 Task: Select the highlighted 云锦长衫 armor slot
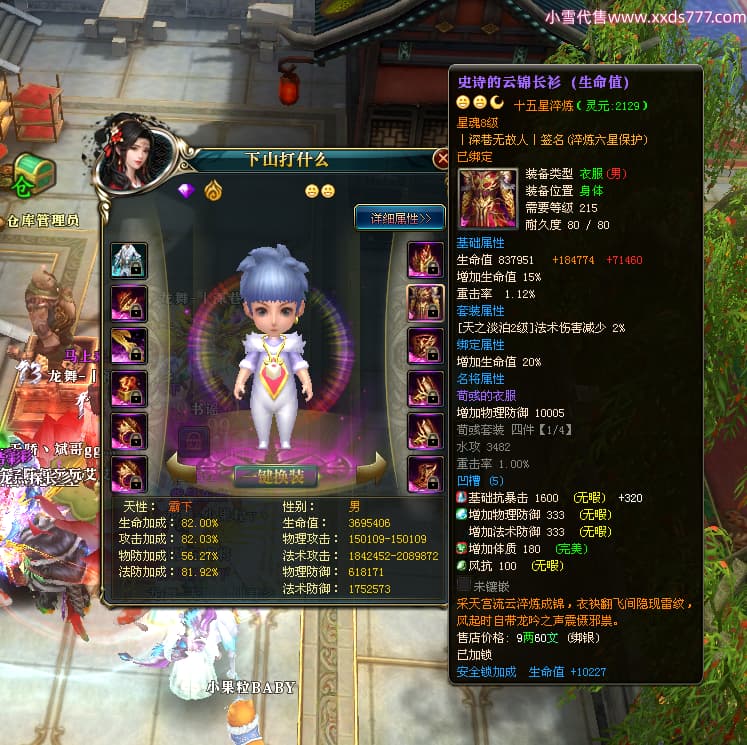[x=425, y=303]
